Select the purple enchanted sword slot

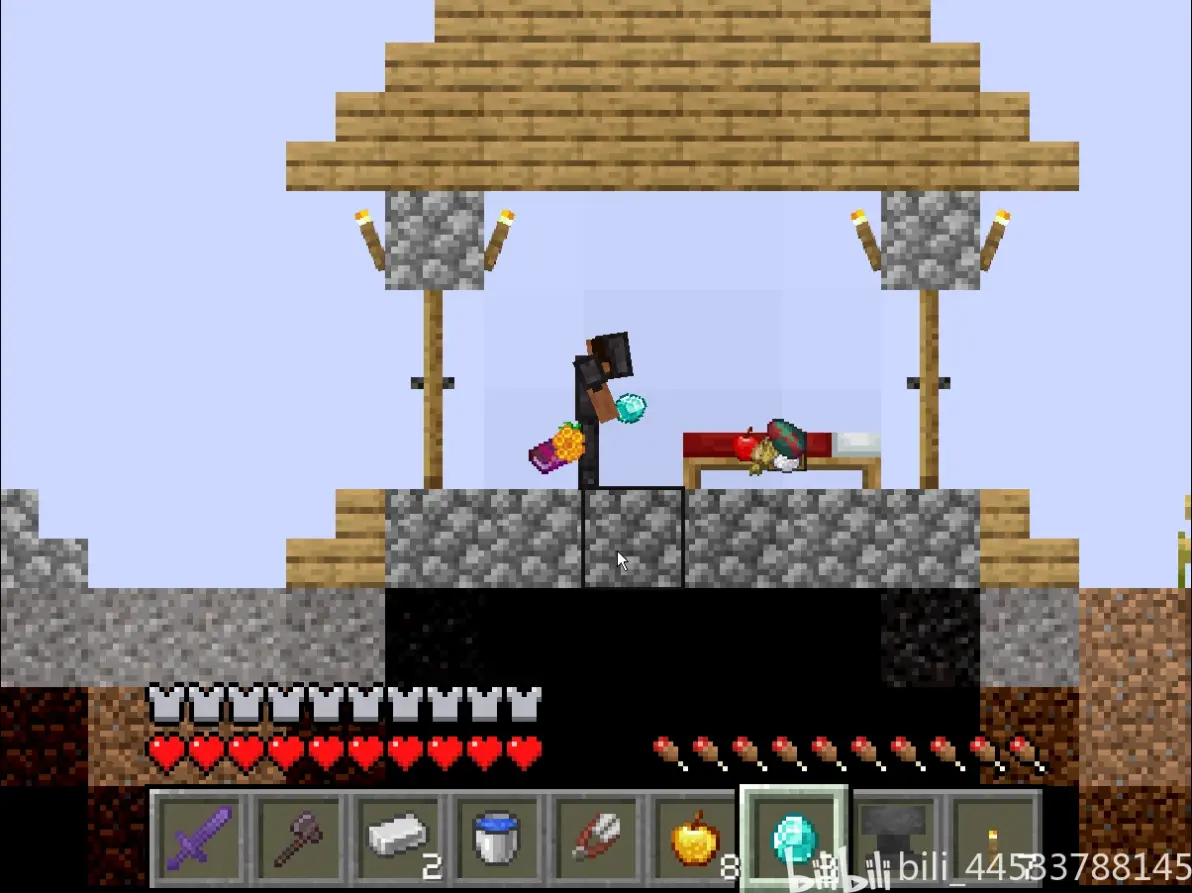200,837
